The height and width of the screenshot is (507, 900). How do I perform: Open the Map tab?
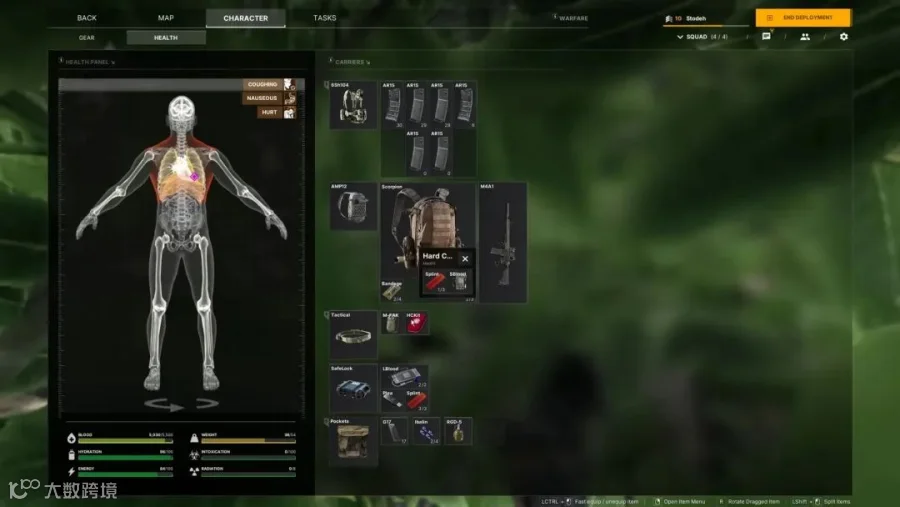(166, 18)
